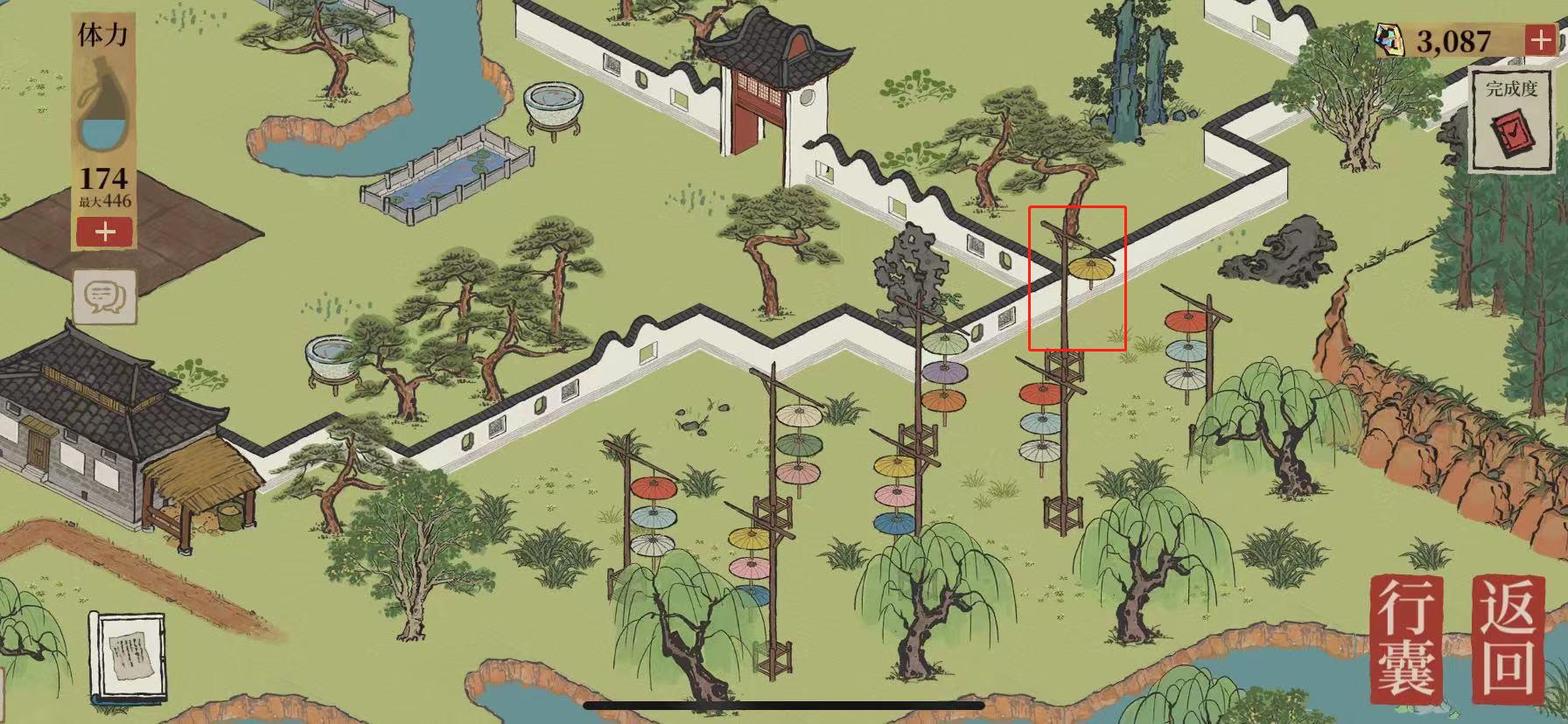Open the chat messages bubble icon
The height and width of the screenshot is (724, 1568).
pyautogui.click(x=104, y=296)
